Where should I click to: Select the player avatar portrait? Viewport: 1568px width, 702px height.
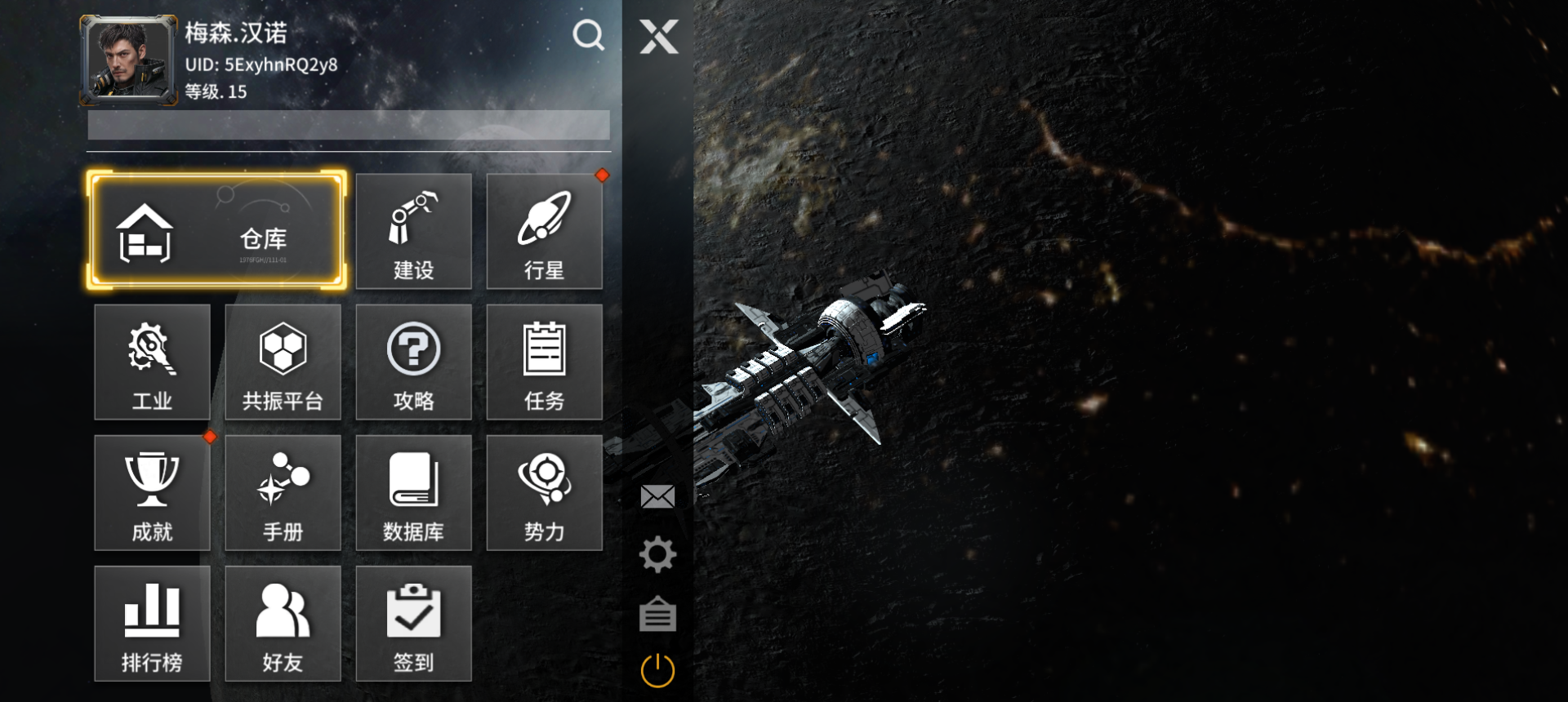pos(128,60)
